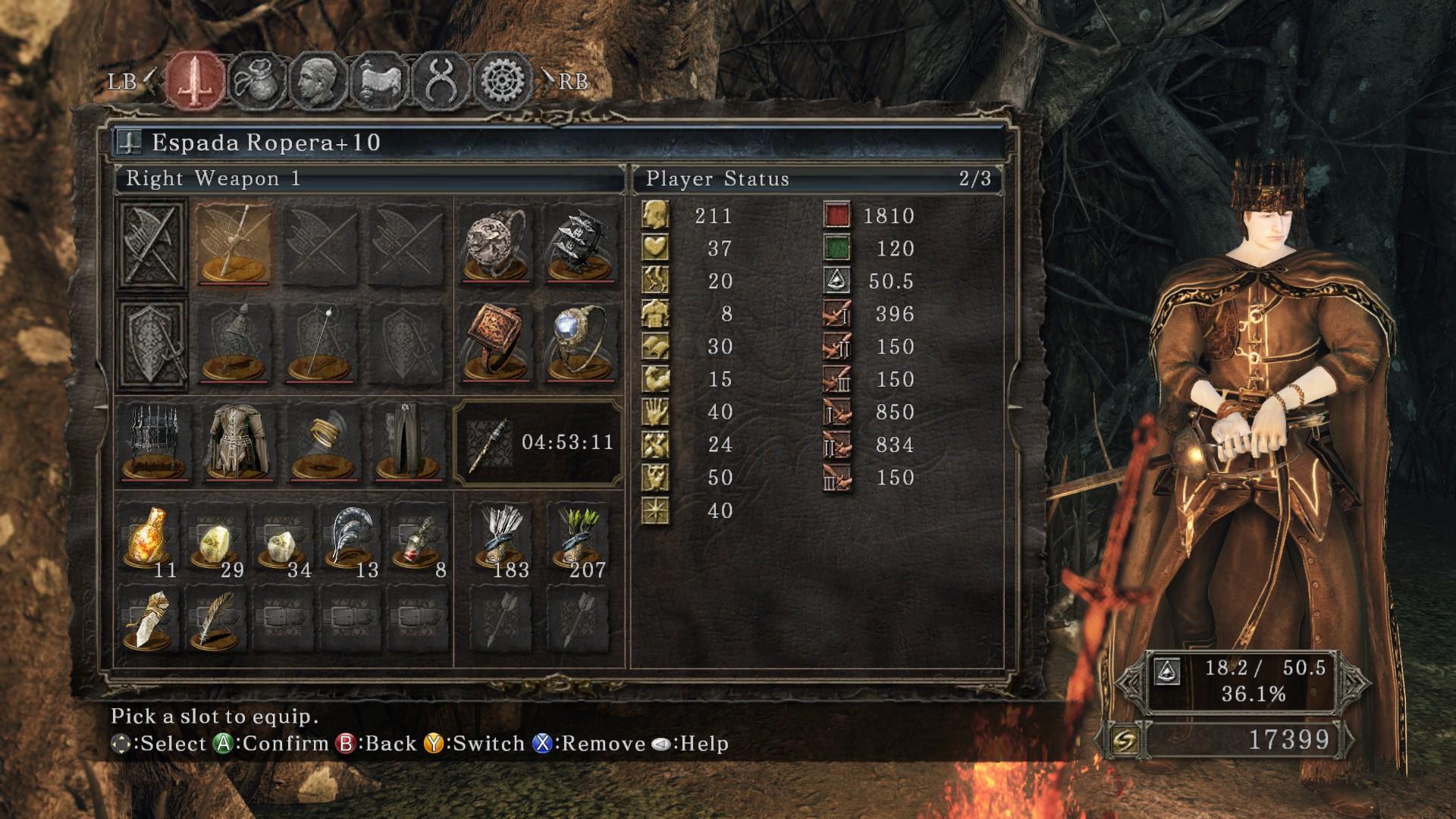Open the gear-shaped settings tab

click(x=501, y=80)
